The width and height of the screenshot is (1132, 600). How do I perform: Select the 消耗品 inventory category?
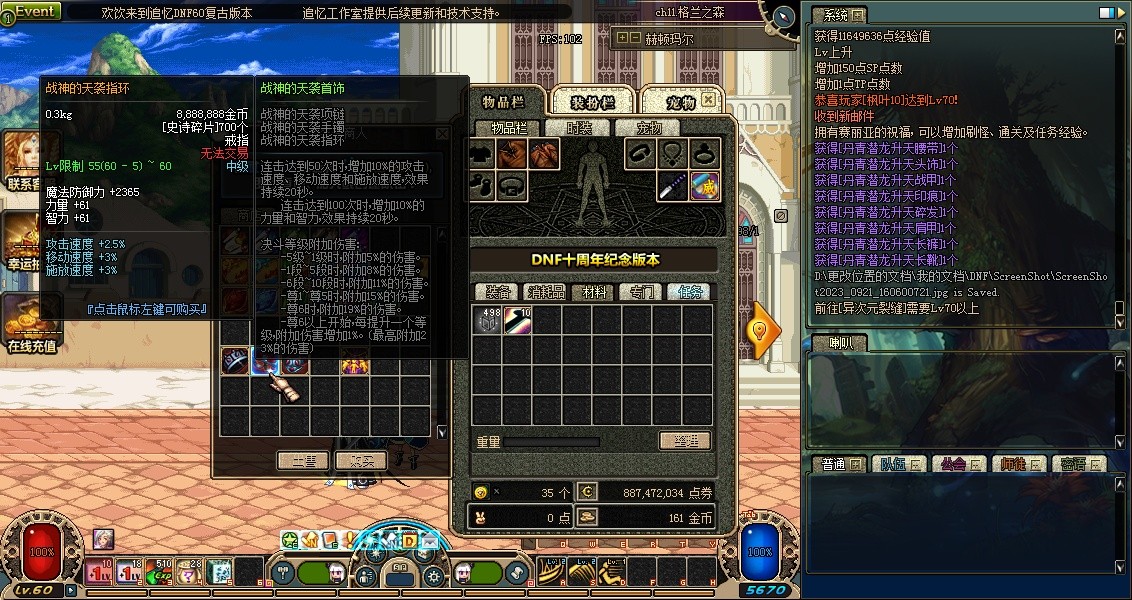point(546,292)
